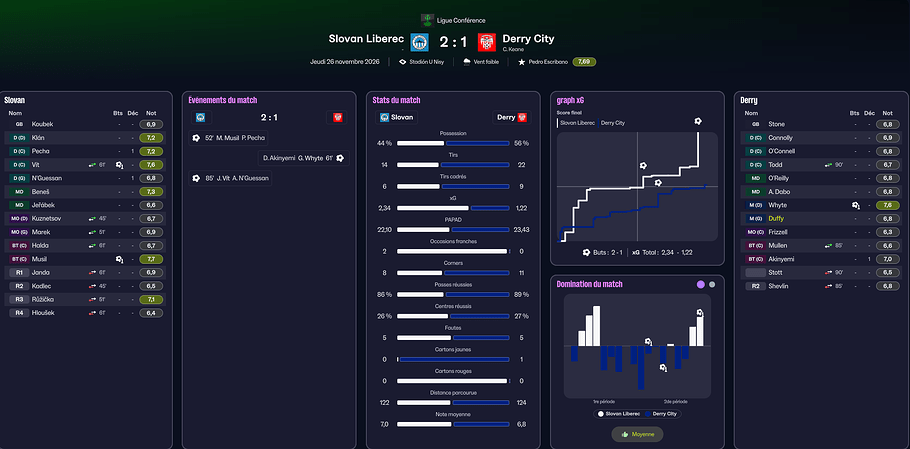Select Akinyemi in the Derry lineup
The height and width of the screenshot is (449, 910).
pos(783,258)
